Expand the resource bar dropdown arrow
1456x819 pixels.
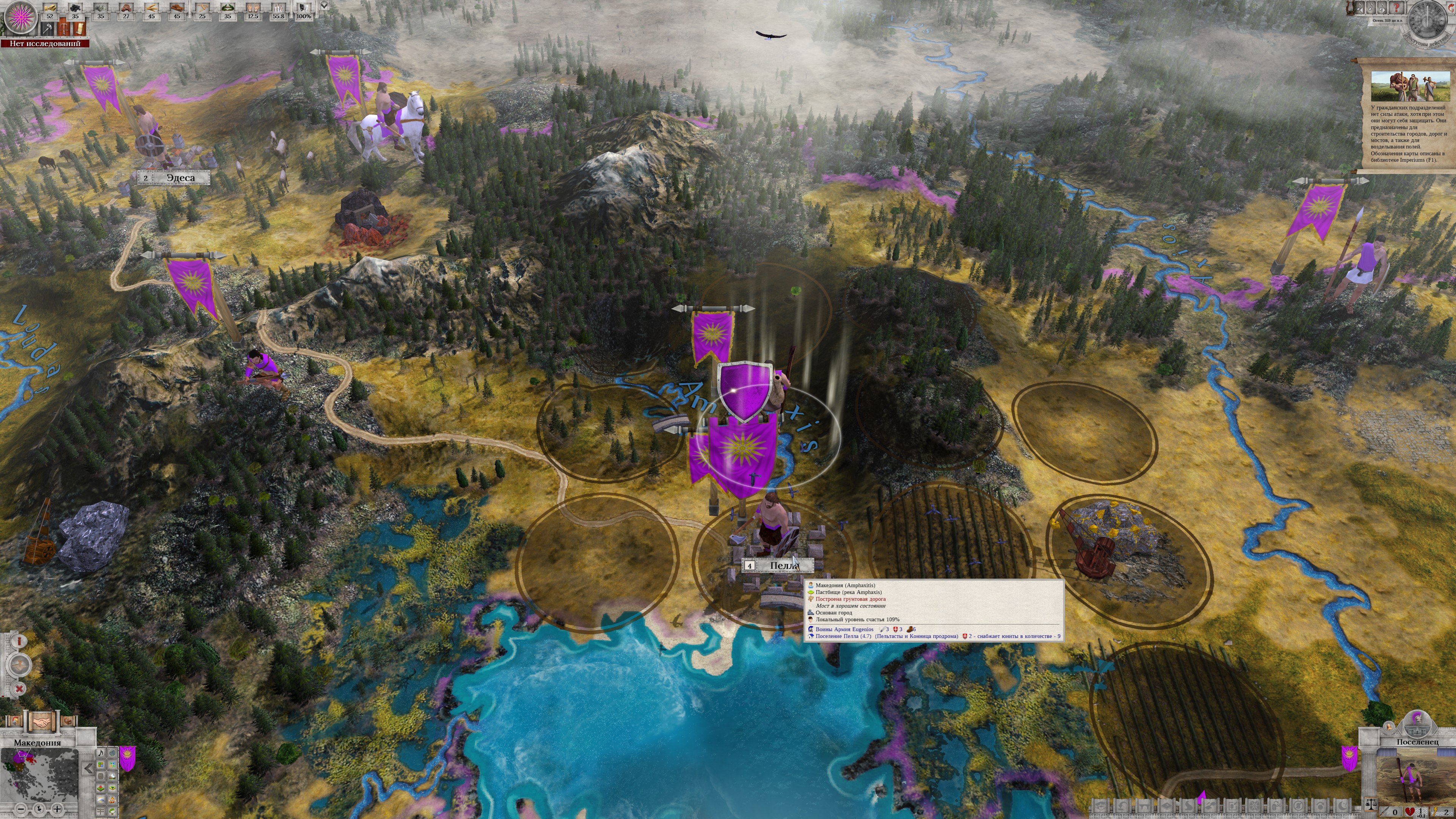tap(324, 6)
